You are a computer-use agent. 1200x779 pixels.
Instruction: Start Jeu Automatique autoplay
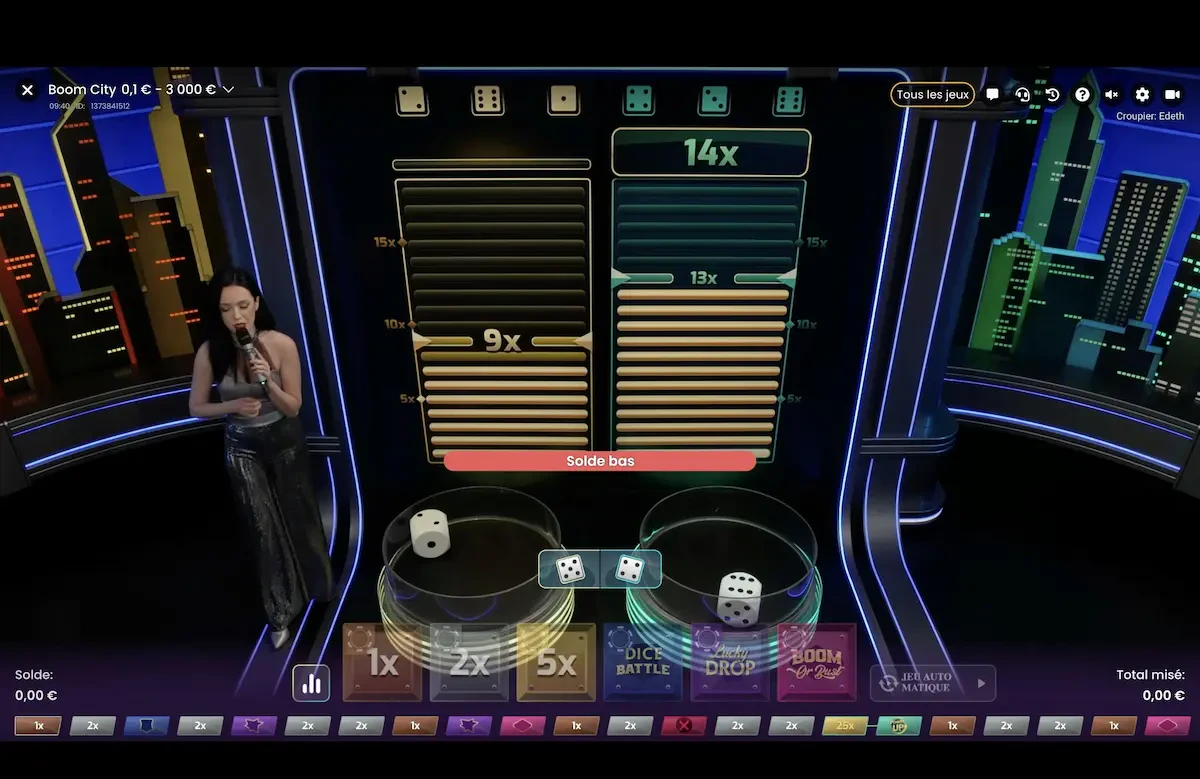click(x=933, y=683)
